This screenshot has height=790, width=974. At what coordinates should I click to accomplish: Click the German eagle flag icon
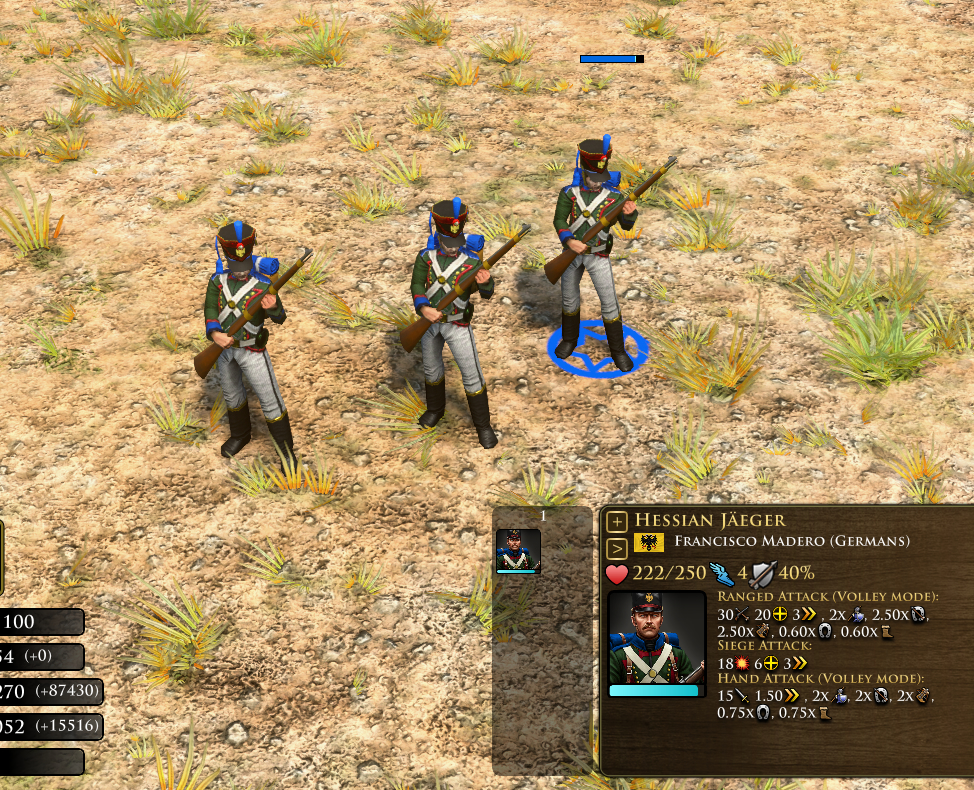648,542
